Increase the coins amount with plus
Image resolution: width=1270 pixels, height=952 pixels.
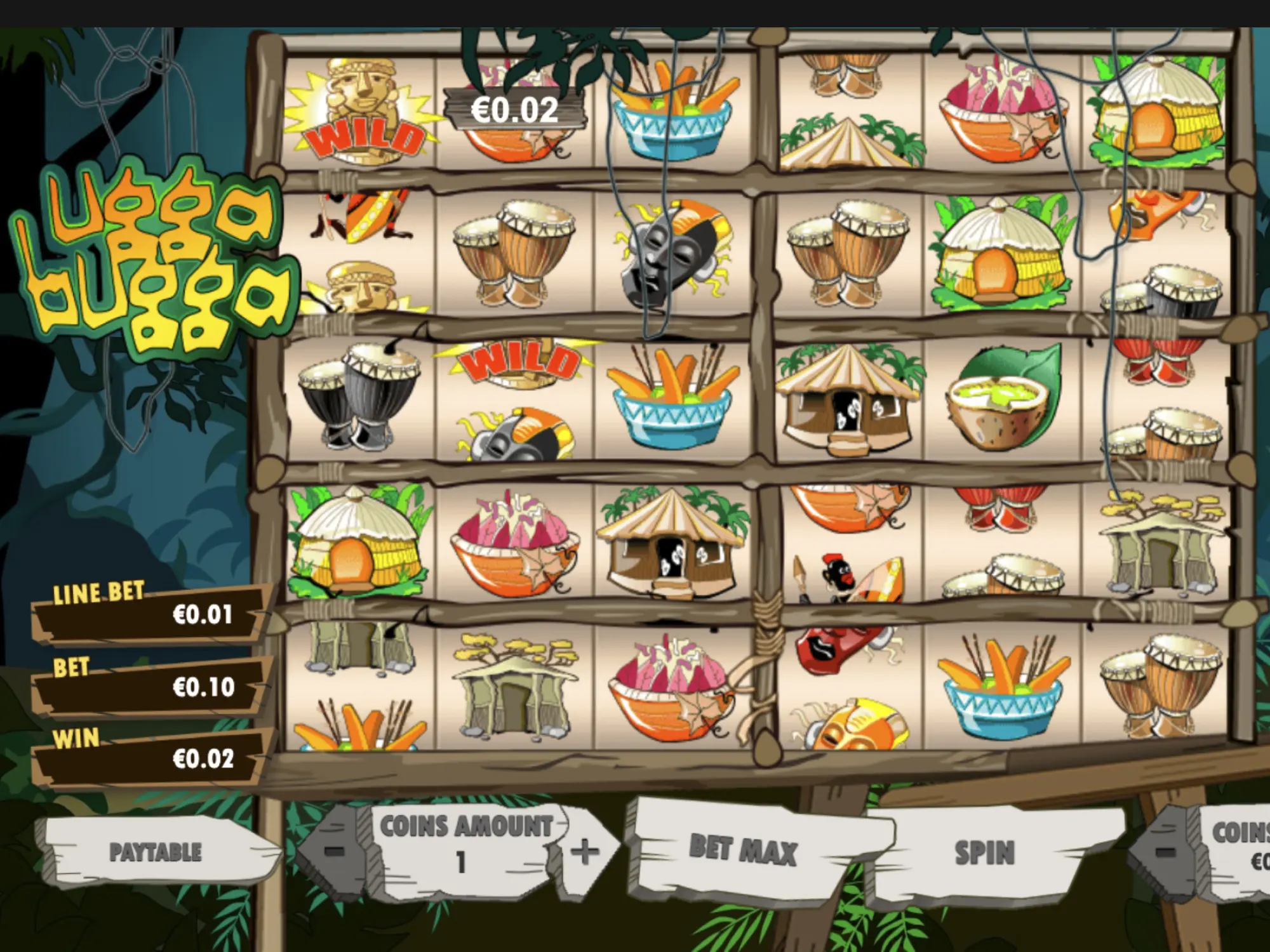(x=585, y=851)
